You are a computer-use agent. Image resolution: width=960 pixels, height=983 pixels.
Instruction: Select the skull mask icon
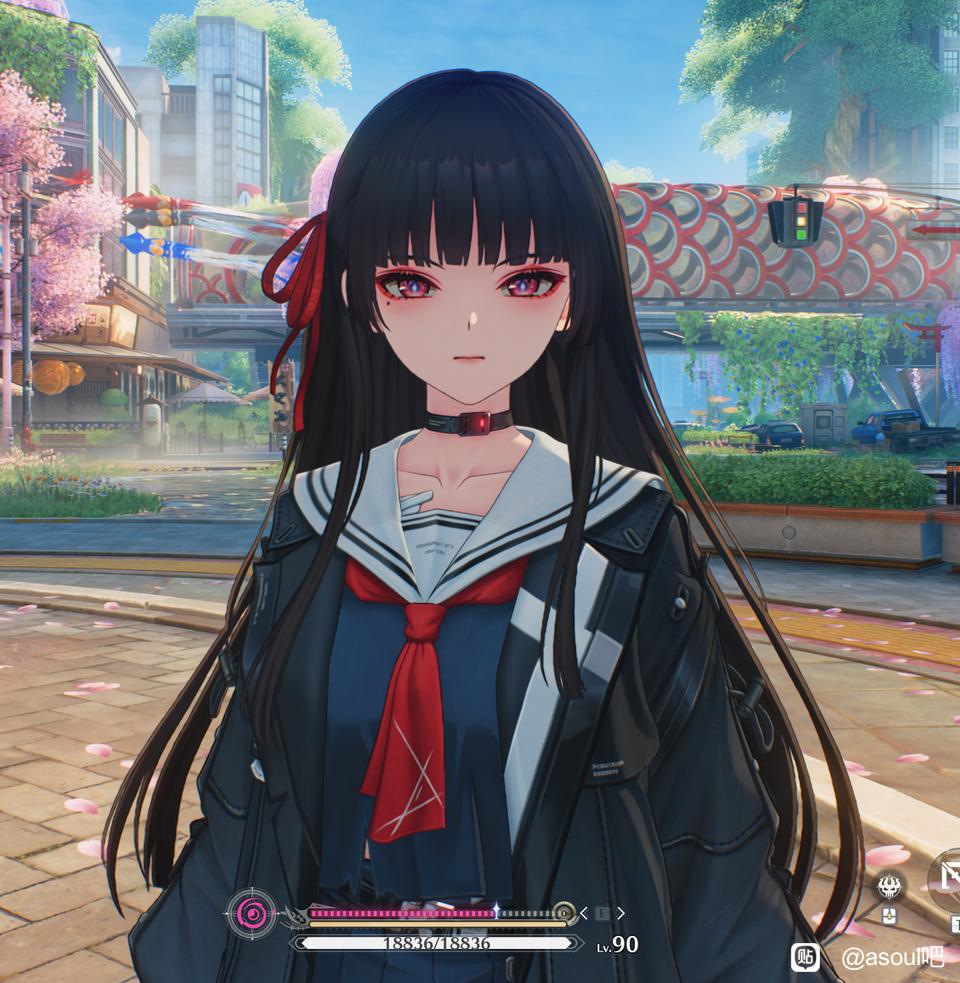[x=889, y=884]
